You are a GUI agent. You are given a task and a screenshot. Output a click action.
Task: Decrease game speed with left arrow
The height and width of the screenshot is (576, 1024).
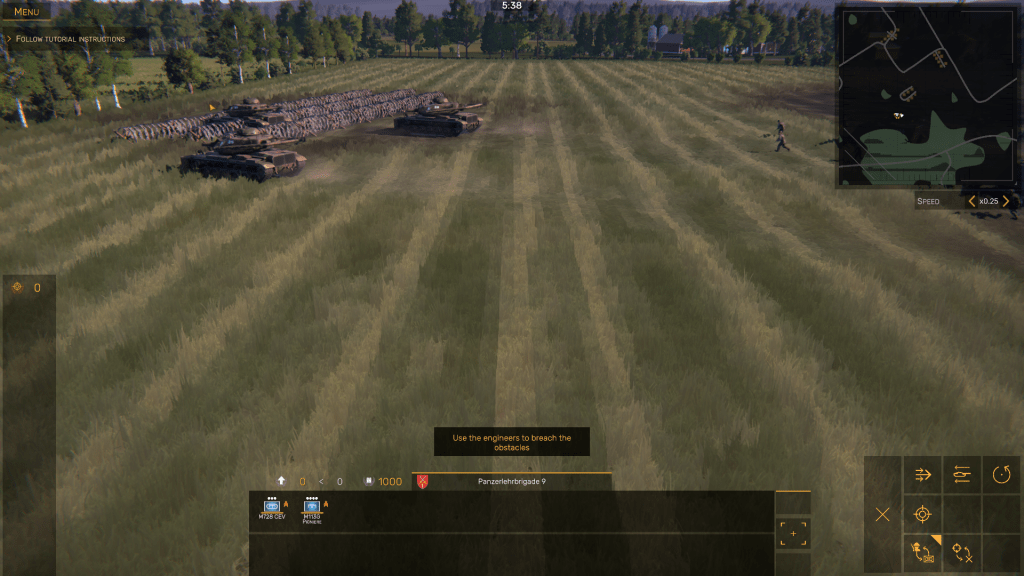(971, 201)
